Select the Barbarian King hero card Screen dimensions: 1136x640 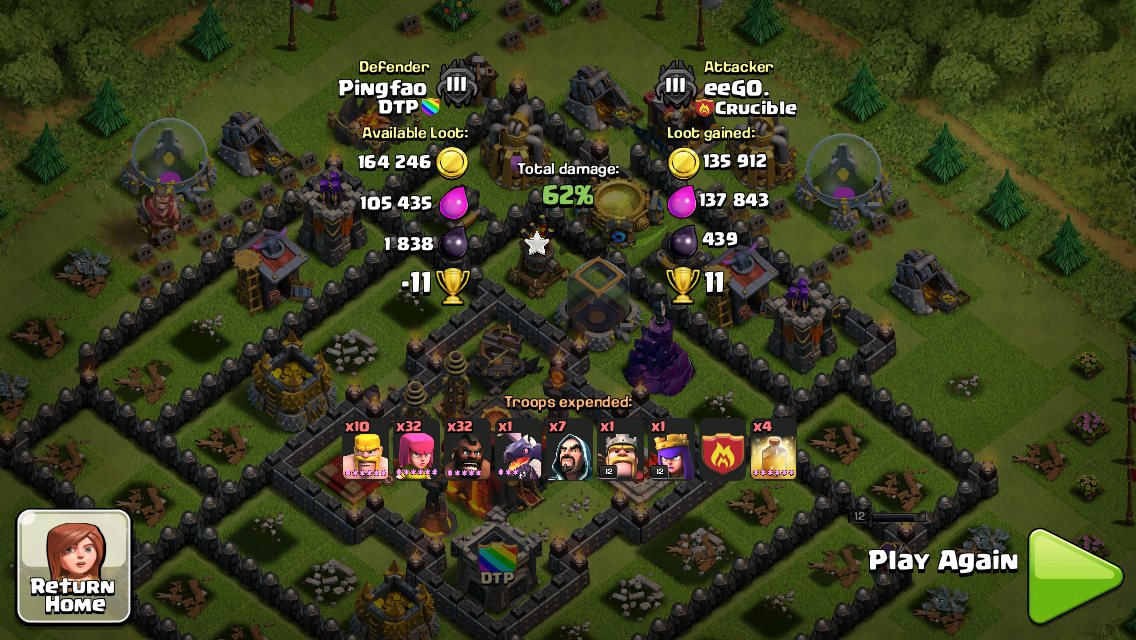620,451
